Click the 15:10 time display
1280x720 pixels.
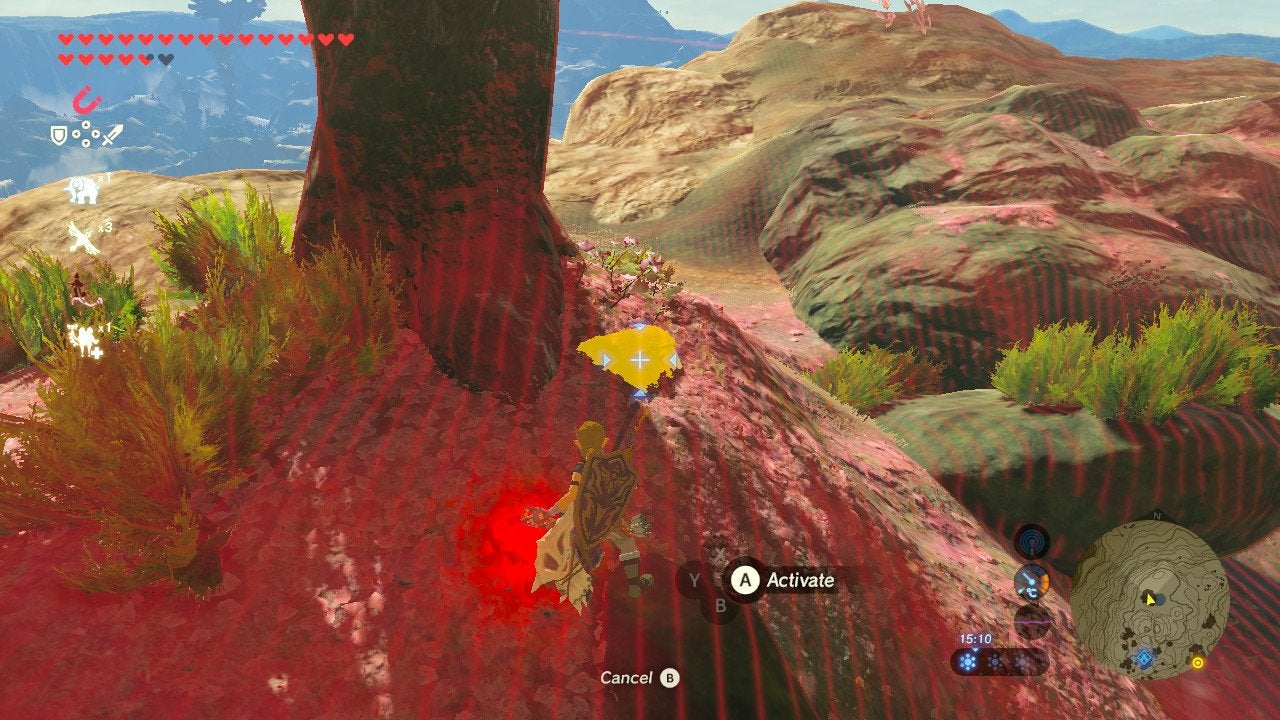975,639
